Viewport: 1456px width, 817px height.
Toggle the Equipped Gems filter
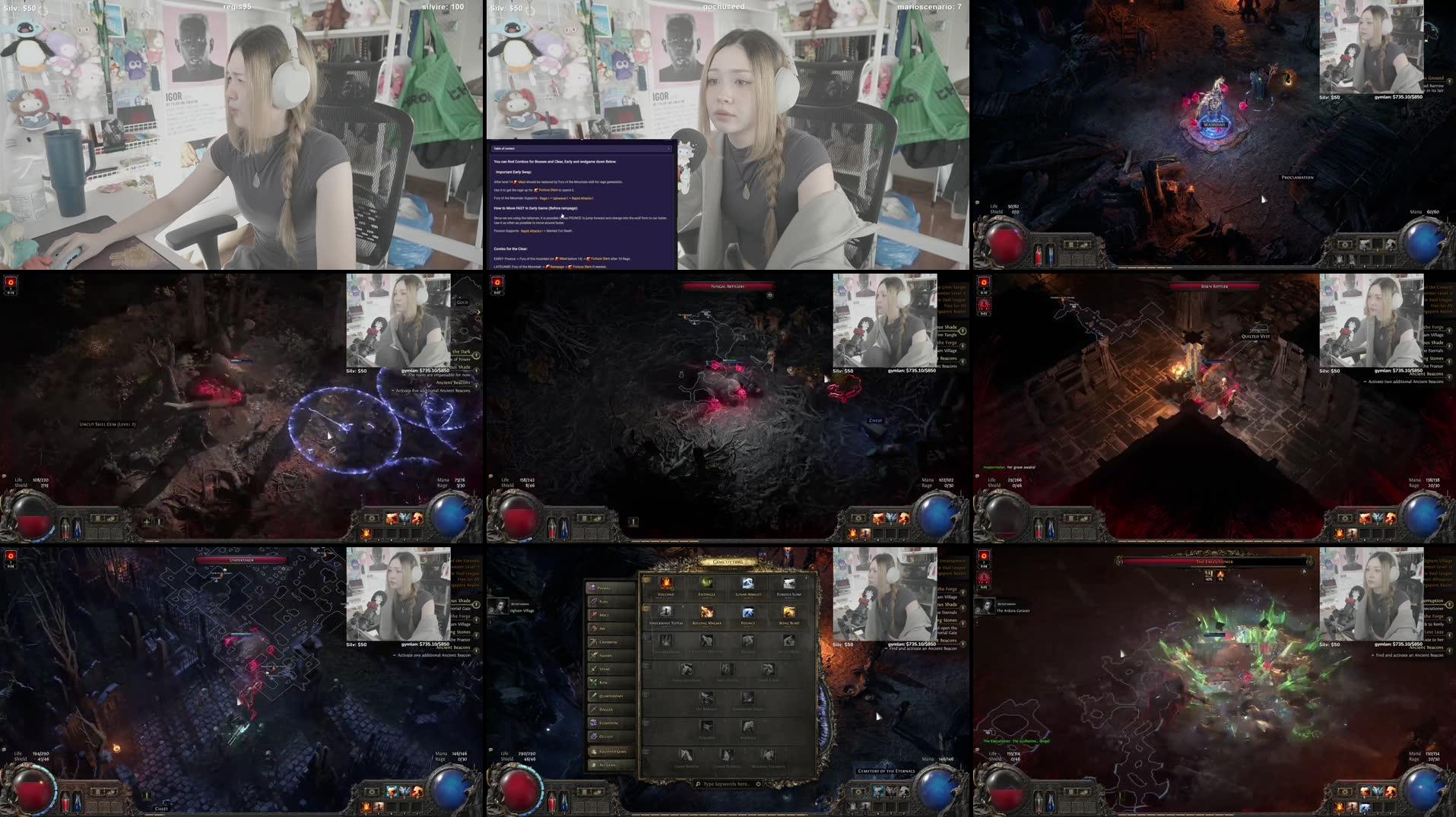(611, 752)
